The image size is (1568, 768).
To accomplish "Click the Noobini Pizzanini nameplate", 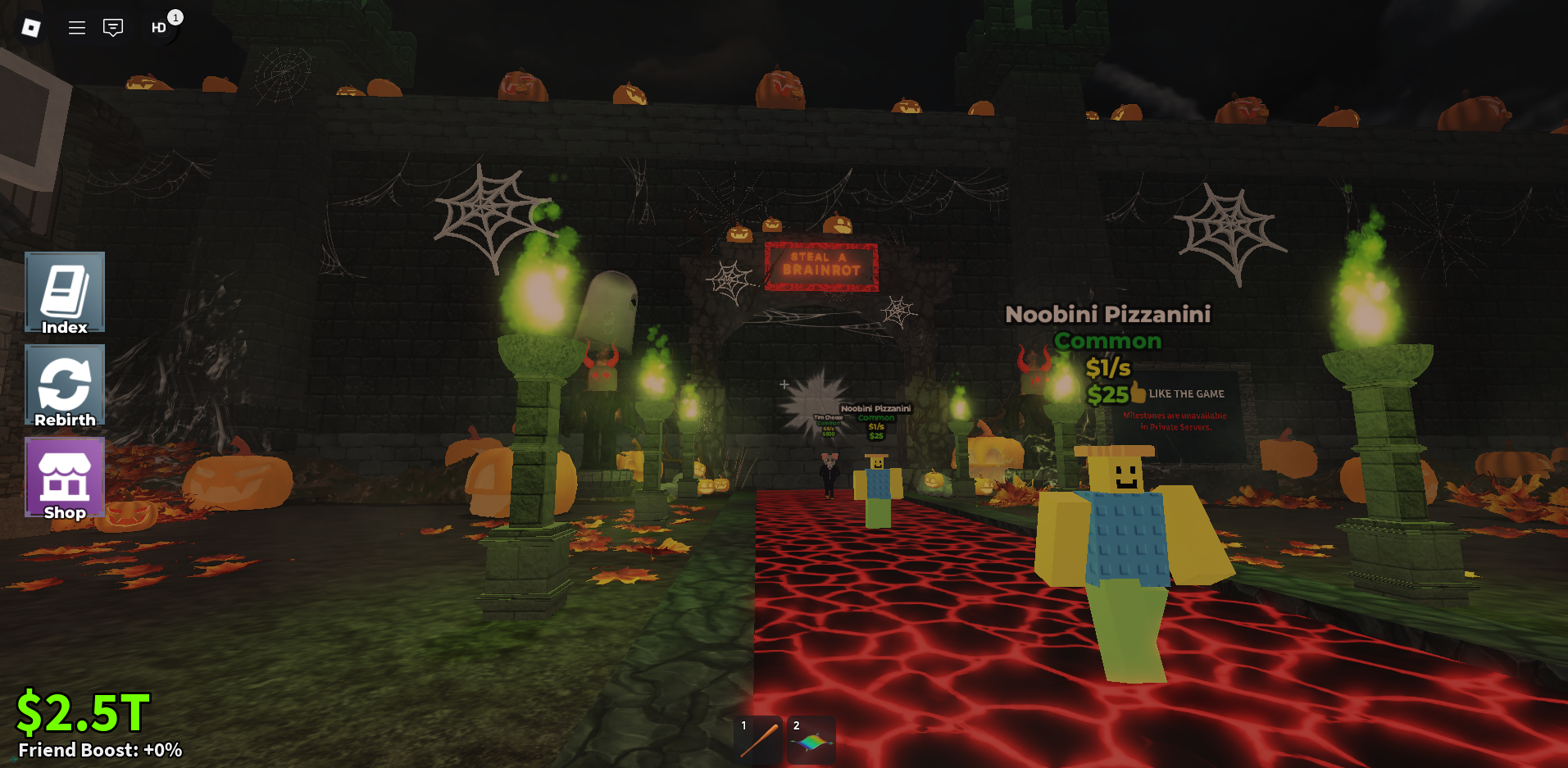I will pyautogui.click(x=1108, y=314).
